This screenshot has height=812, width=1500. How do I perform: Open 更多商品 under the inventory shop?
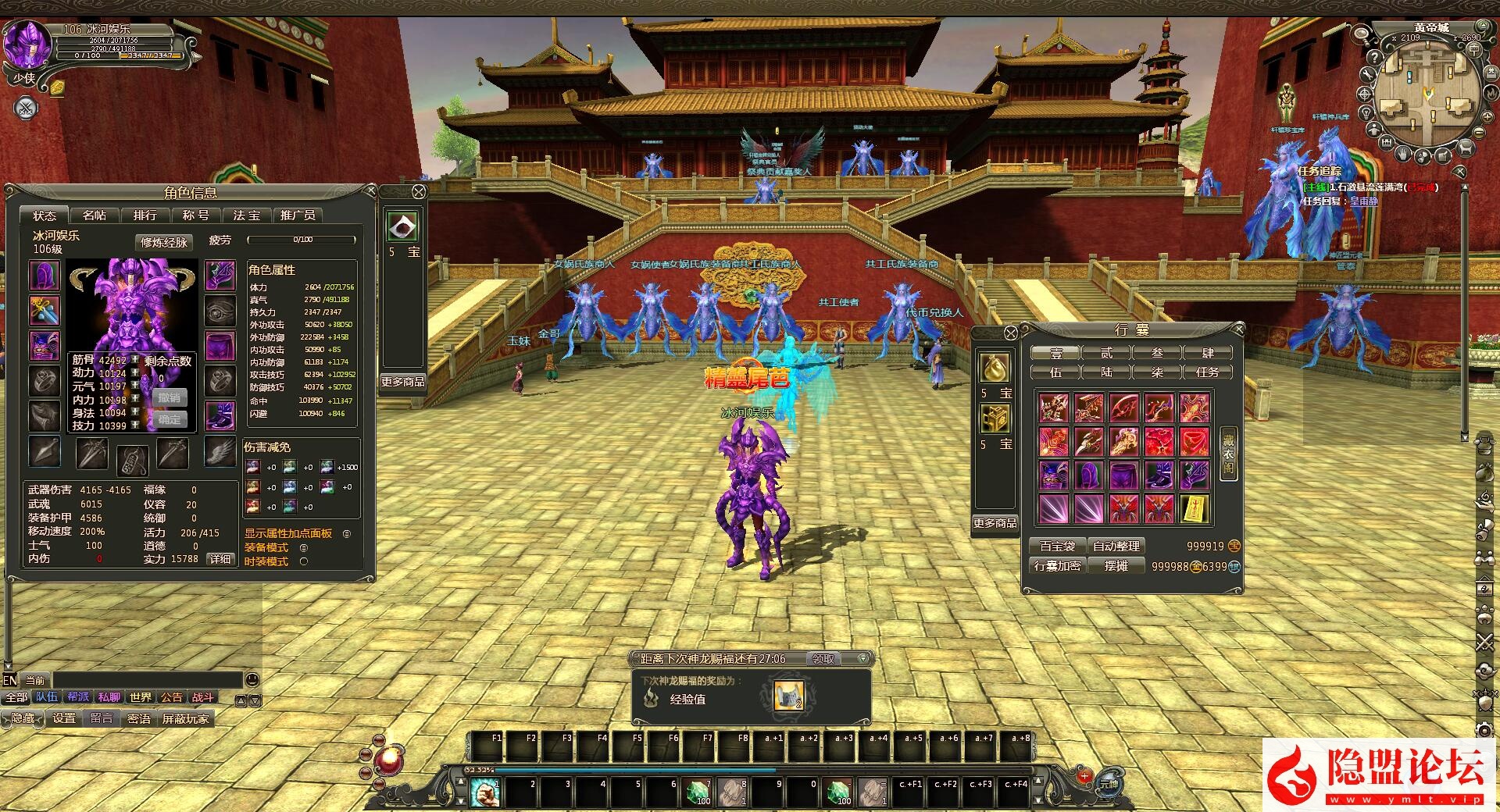(x=995, y=522)
